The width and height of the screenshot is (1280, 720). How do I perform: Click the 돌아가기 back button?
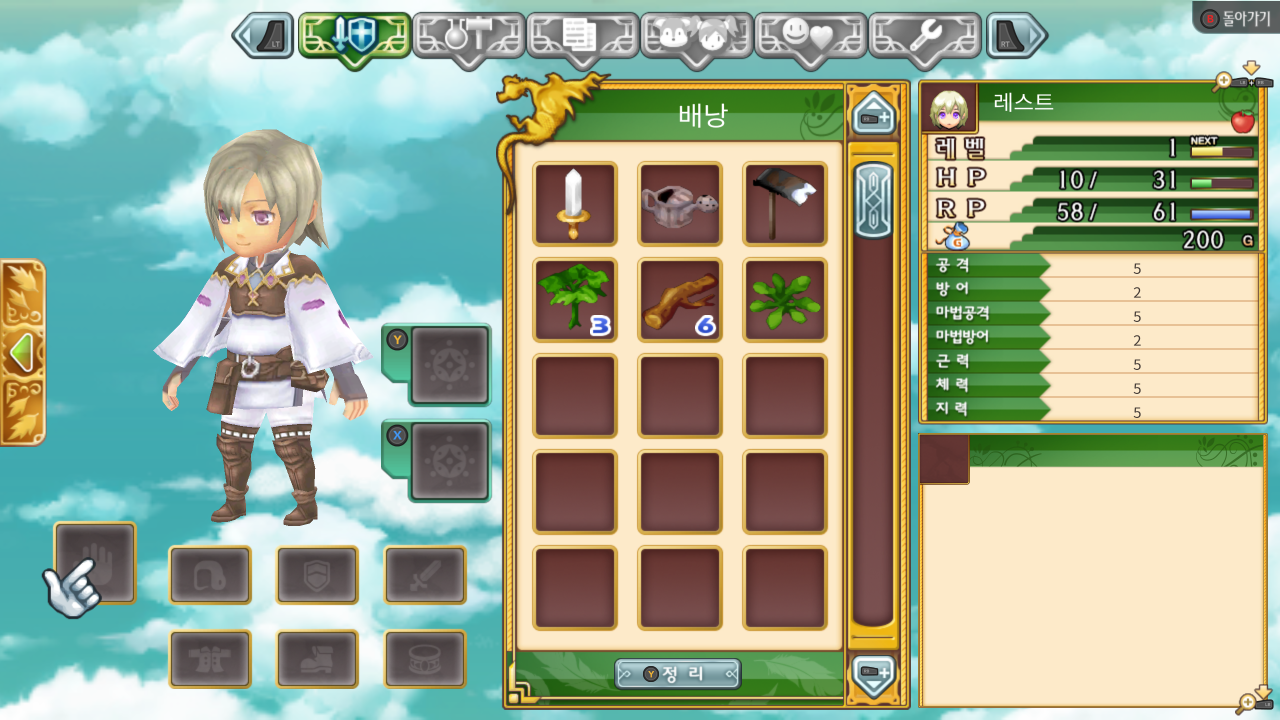pos(1236,17)
